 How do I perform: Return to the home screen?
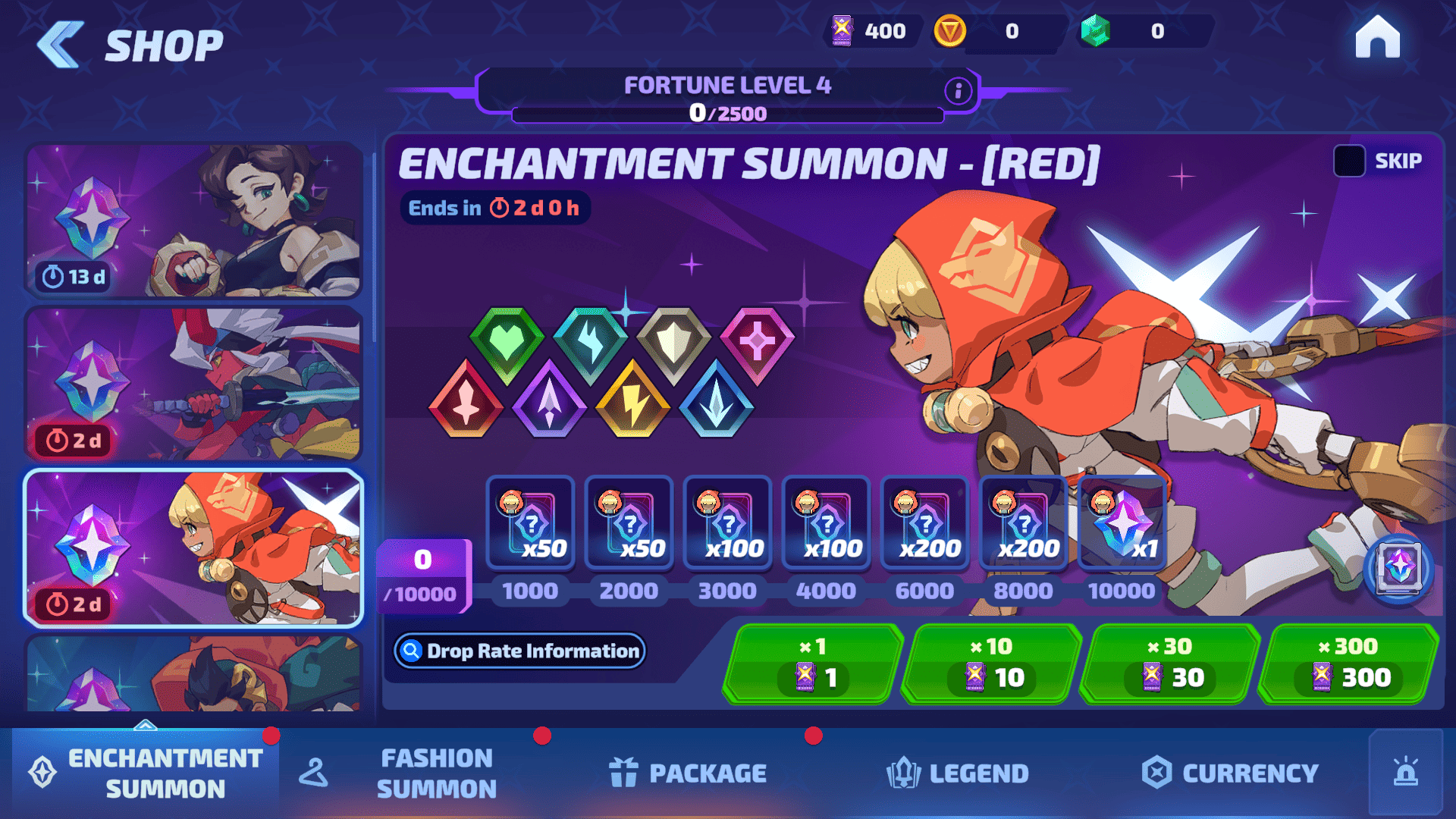coord(1377,38)
